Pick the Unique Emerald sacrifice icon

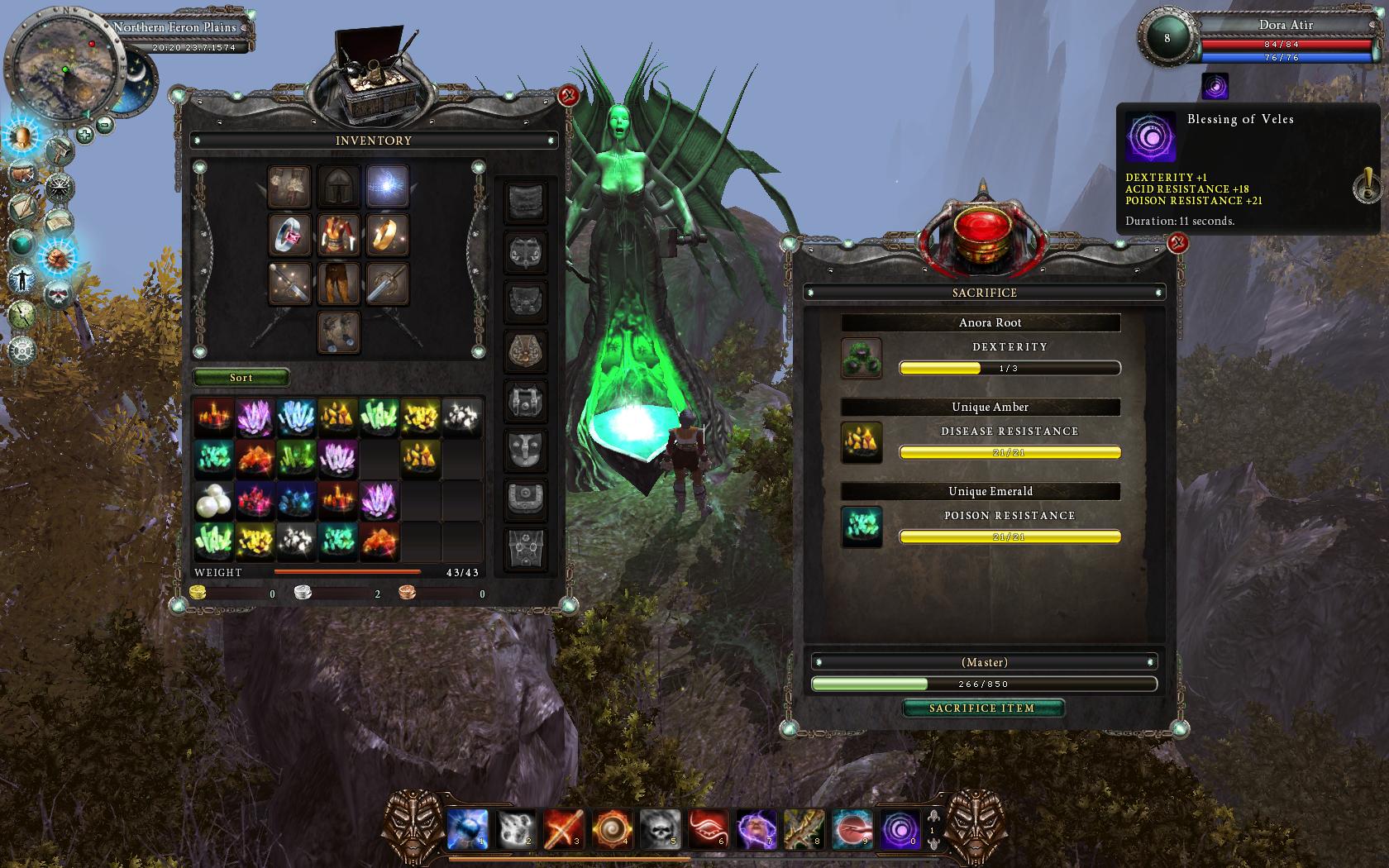(x=861, y=527)
